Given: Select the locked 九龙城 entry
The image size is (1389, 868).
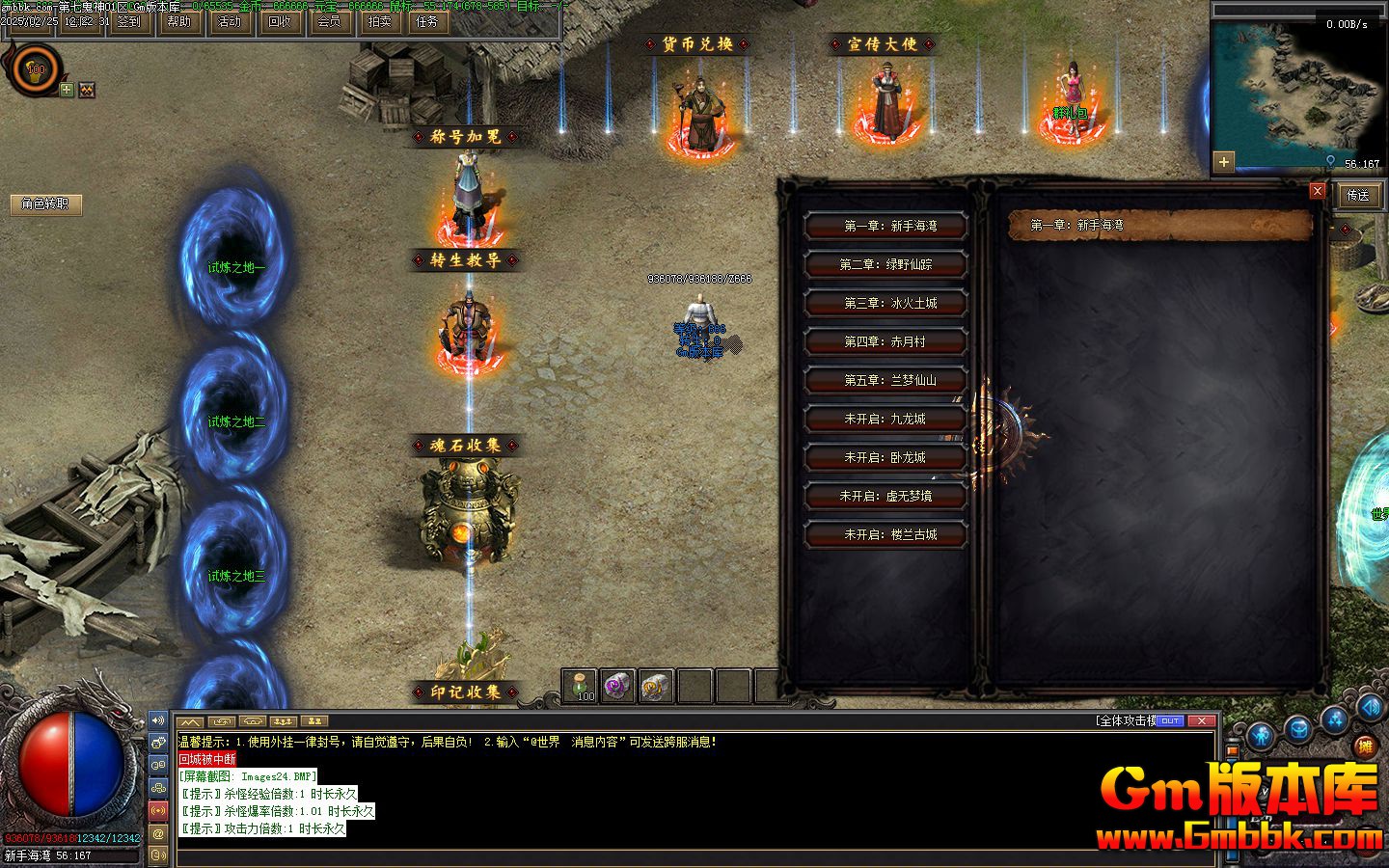Looking at the screenshot, I should tap(885, 419).
